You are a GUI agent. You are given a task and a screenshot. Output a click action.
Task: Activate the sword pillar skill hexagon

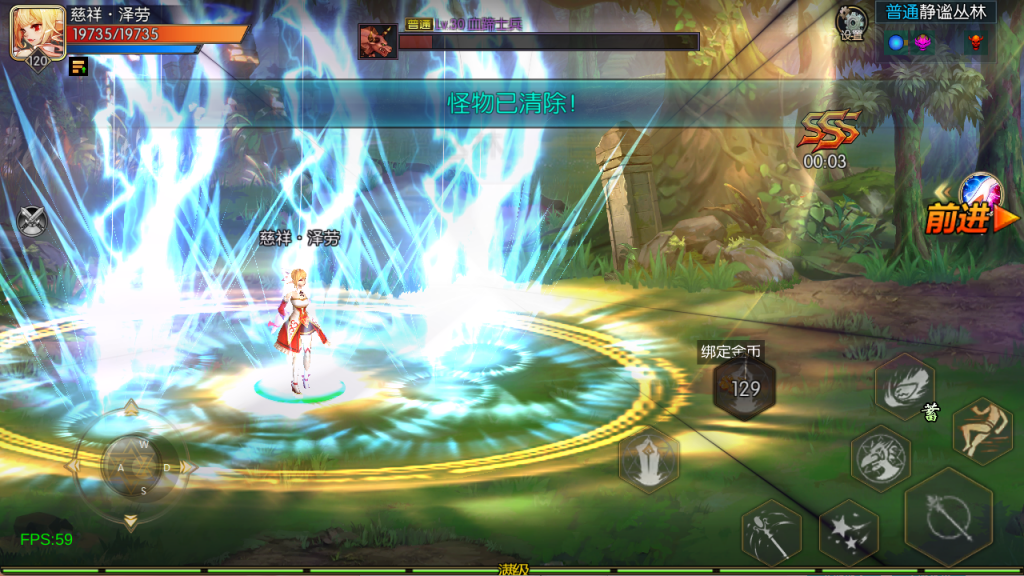pos(648,459)
